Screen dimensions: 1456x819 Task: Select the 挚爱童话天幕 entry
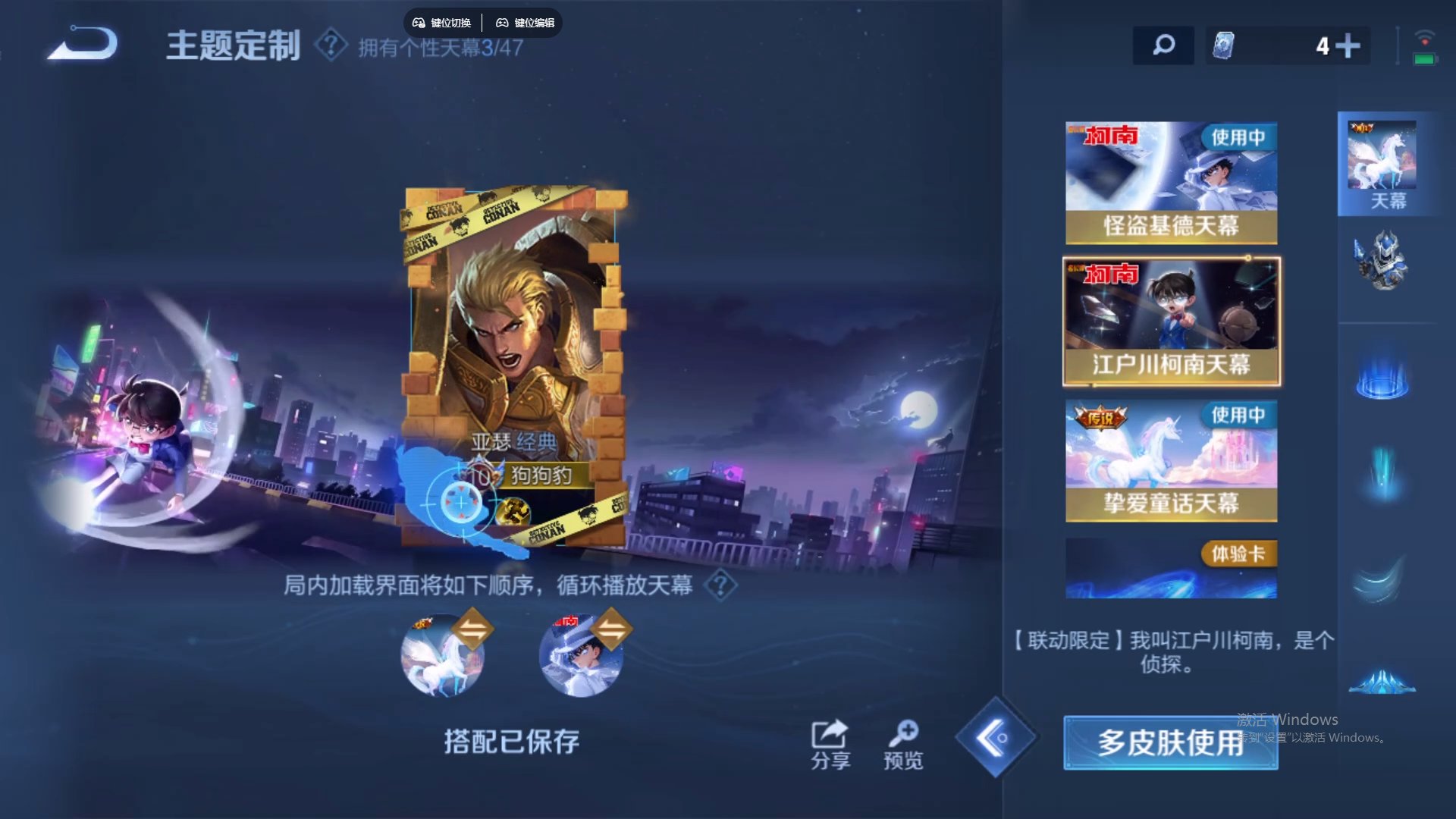coord(1171,459)
